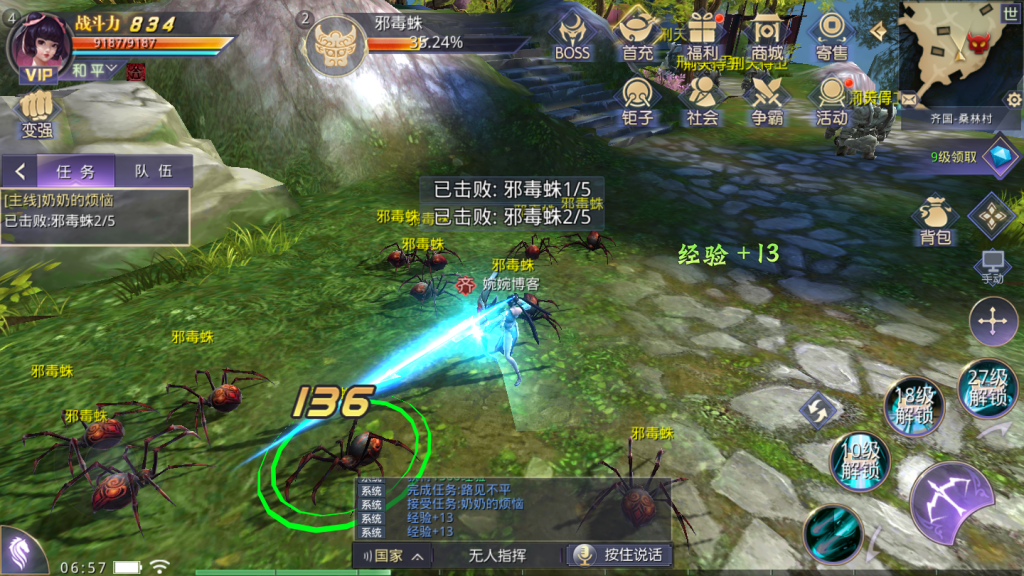Click the minimap of 桑林村
Image resolution: width=1024 pixels, height=576 pixels.
point(955,55)
